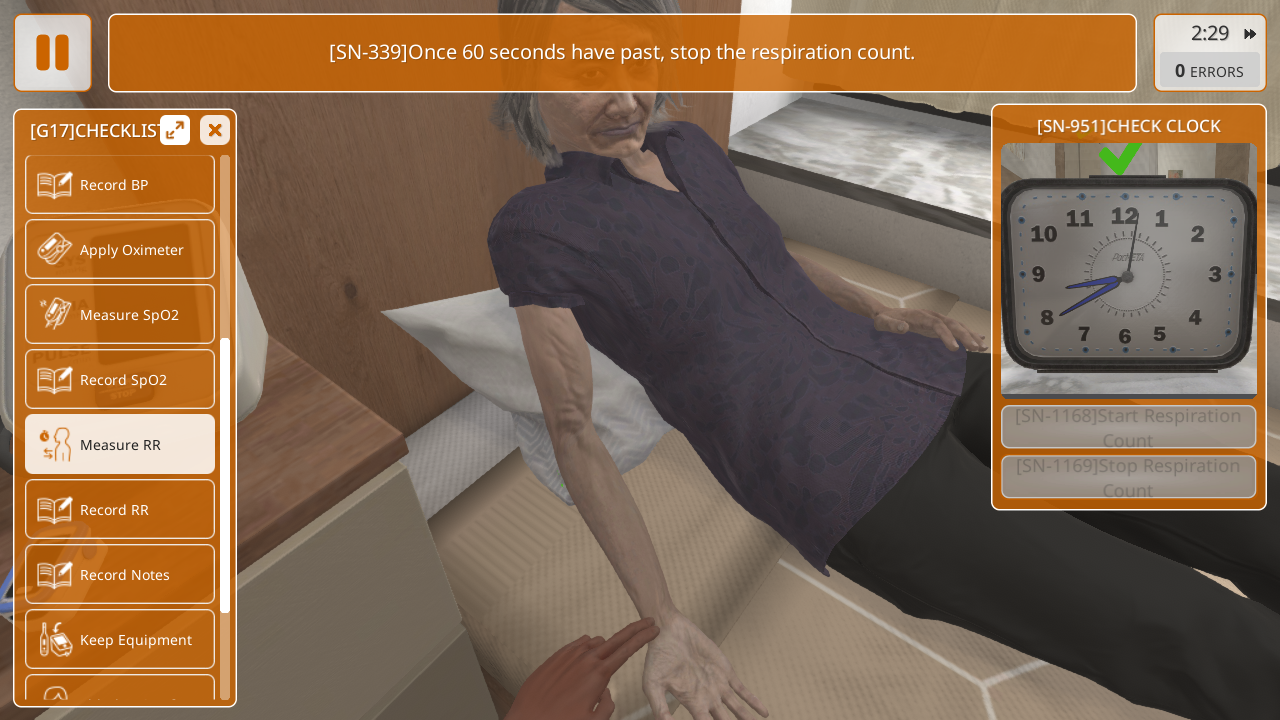Click the highlighted Measure RR step
The height and width of the screenshot is (720, 1280).
pyautogui.click(x=120, y=445)
